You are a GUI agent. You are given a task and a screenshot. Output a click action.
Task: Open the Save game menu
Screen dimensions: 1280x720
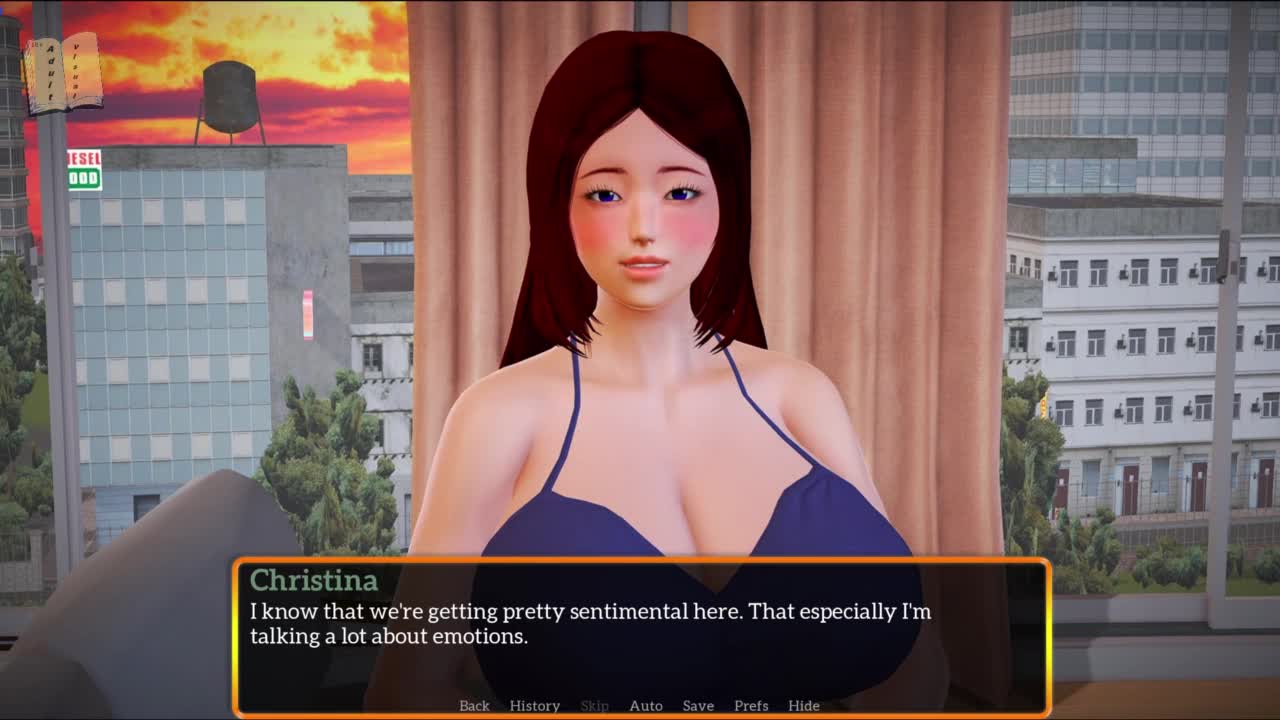point(698,705)
